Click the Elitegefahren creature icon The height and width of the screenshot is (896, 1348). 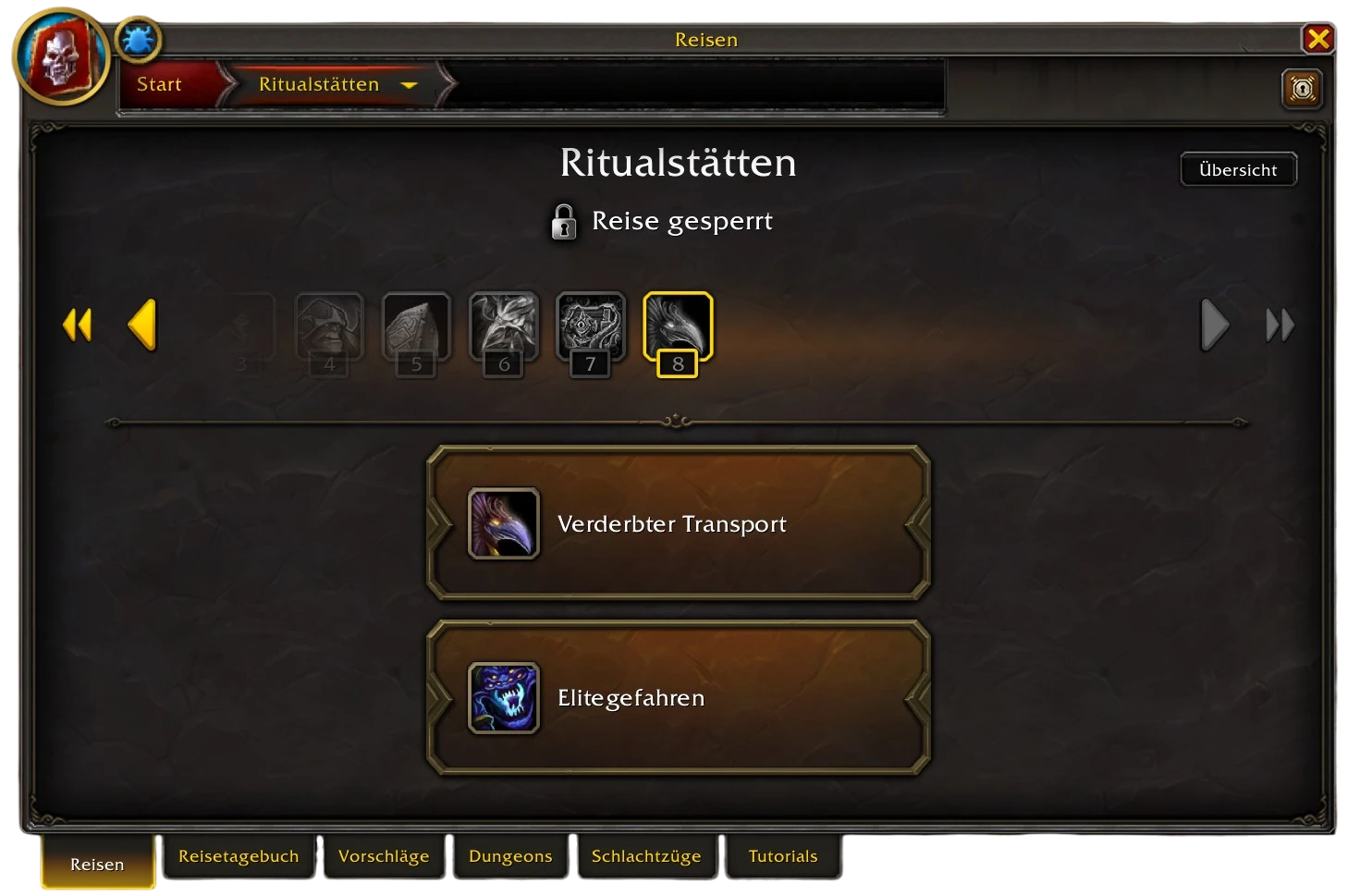point(503,698)
